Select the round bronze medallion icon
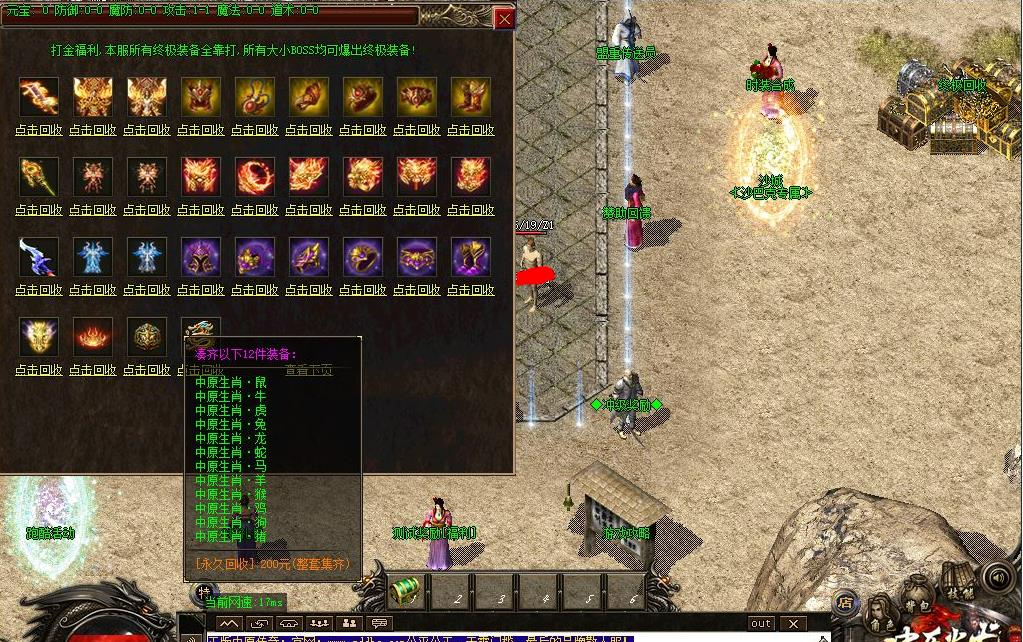Screen dimensions: 1023x642 (x=147, y=337)
